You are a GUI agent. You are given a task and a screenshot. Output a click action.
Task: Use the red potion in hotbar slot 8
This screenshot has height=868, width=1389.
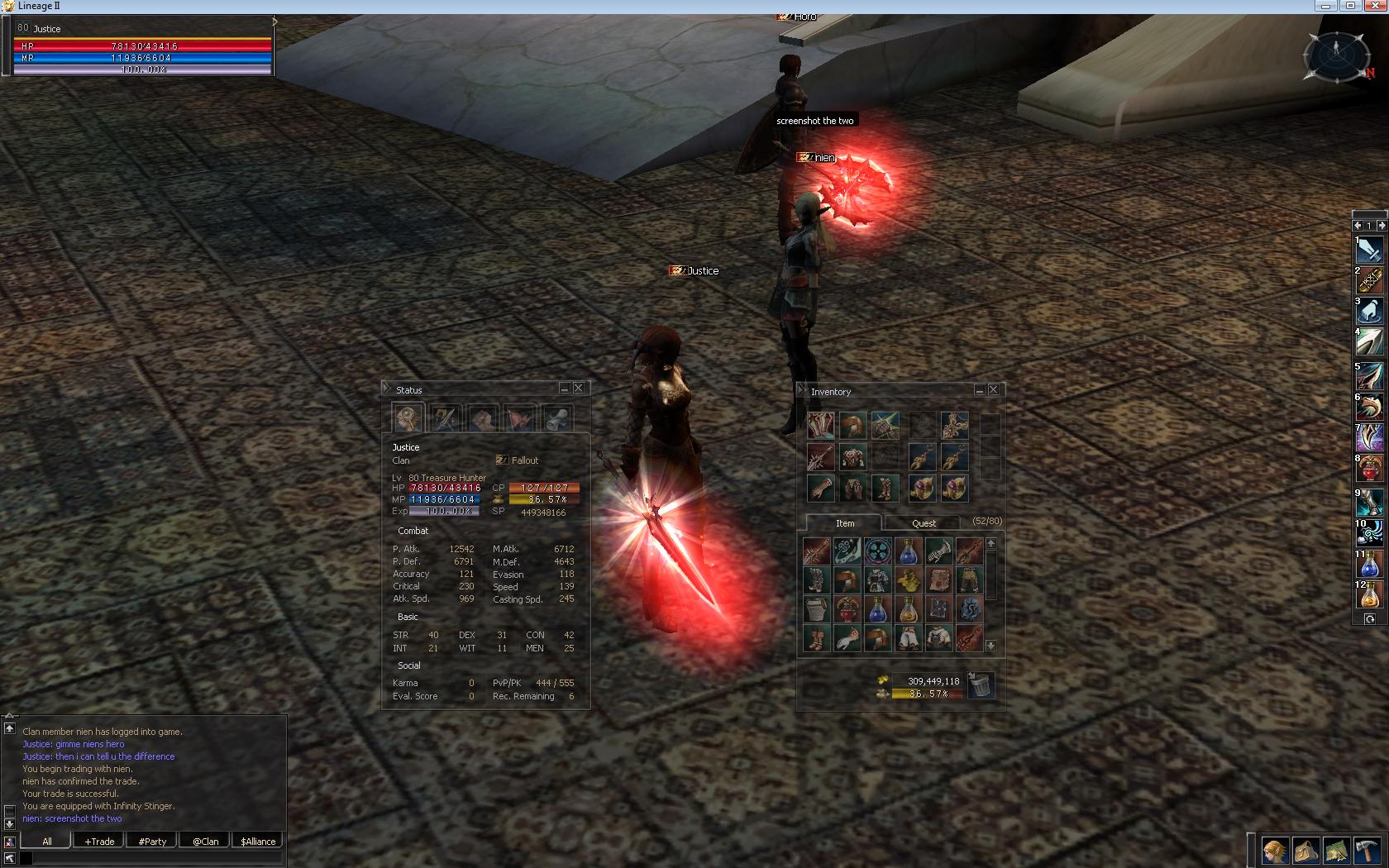pyautogui.click(x=1369, y=469)
